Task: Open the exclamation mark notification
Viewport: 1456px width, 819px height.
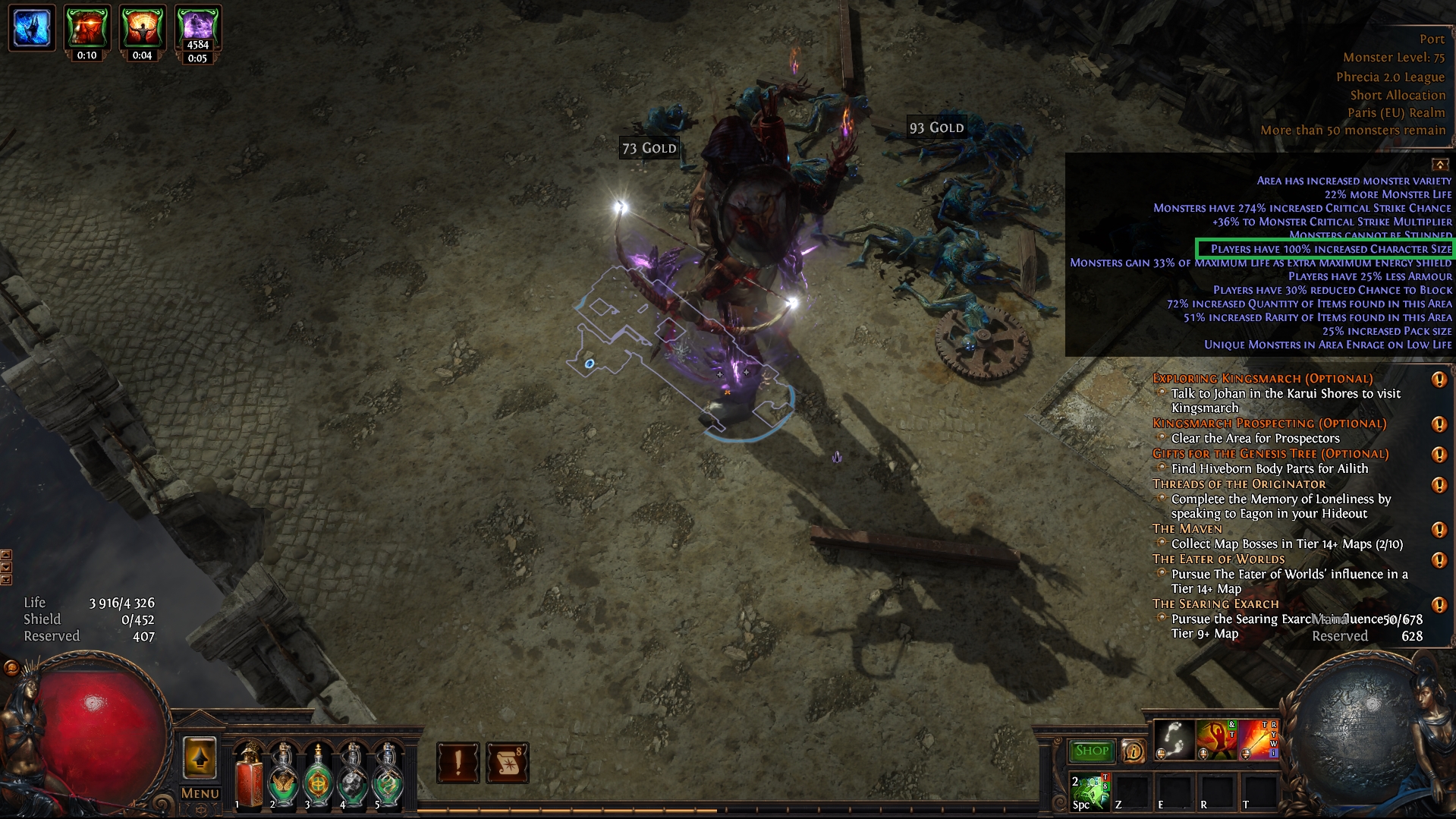Action: coord(458,762)
